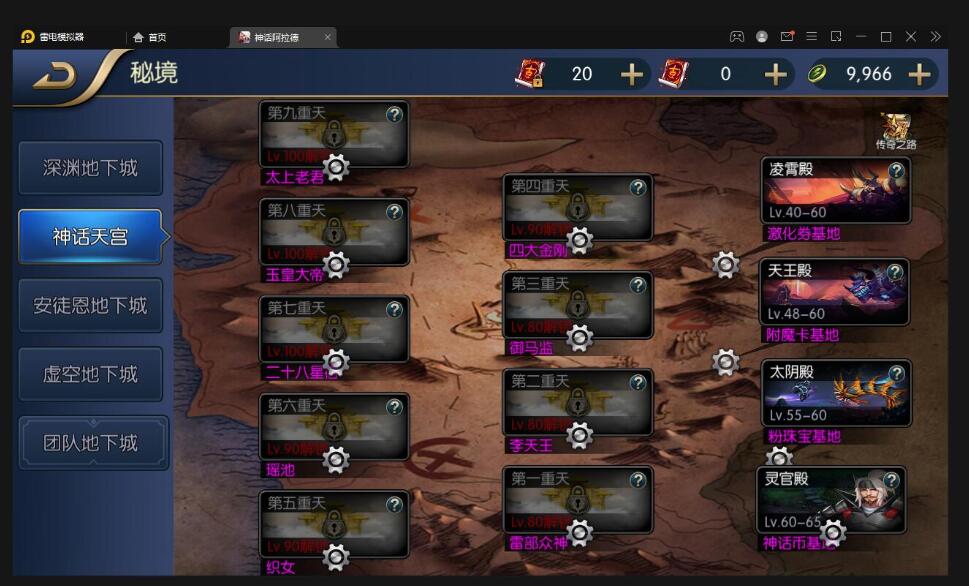This screenshot has width=969, height=586.
Task: Switch to the 团队地下城 tab
Action: coord(90,442)
